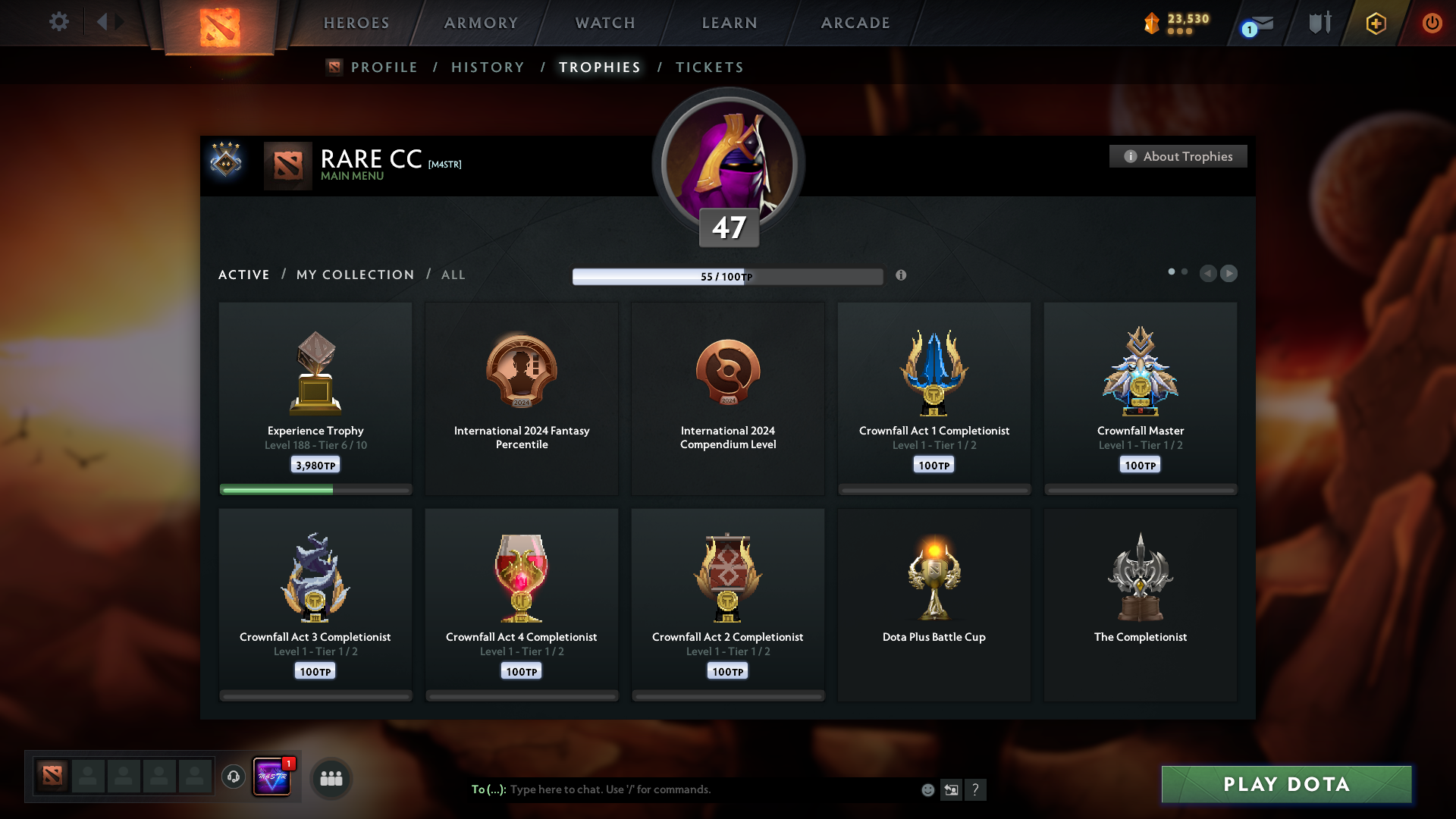
Task: Click the forward page arrow
Action: pos(1229,274)
